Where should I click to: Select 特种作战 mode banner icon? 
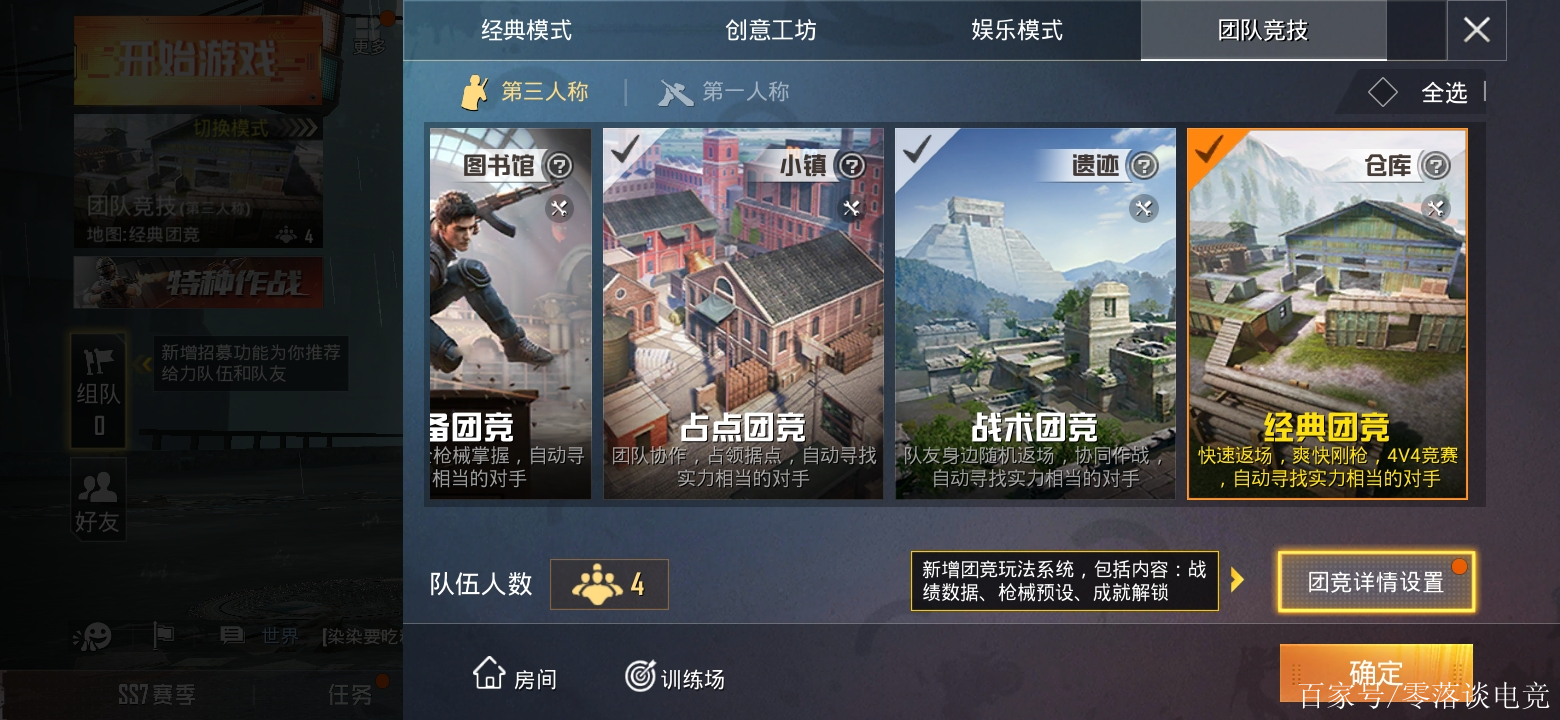tap(197, 282)
